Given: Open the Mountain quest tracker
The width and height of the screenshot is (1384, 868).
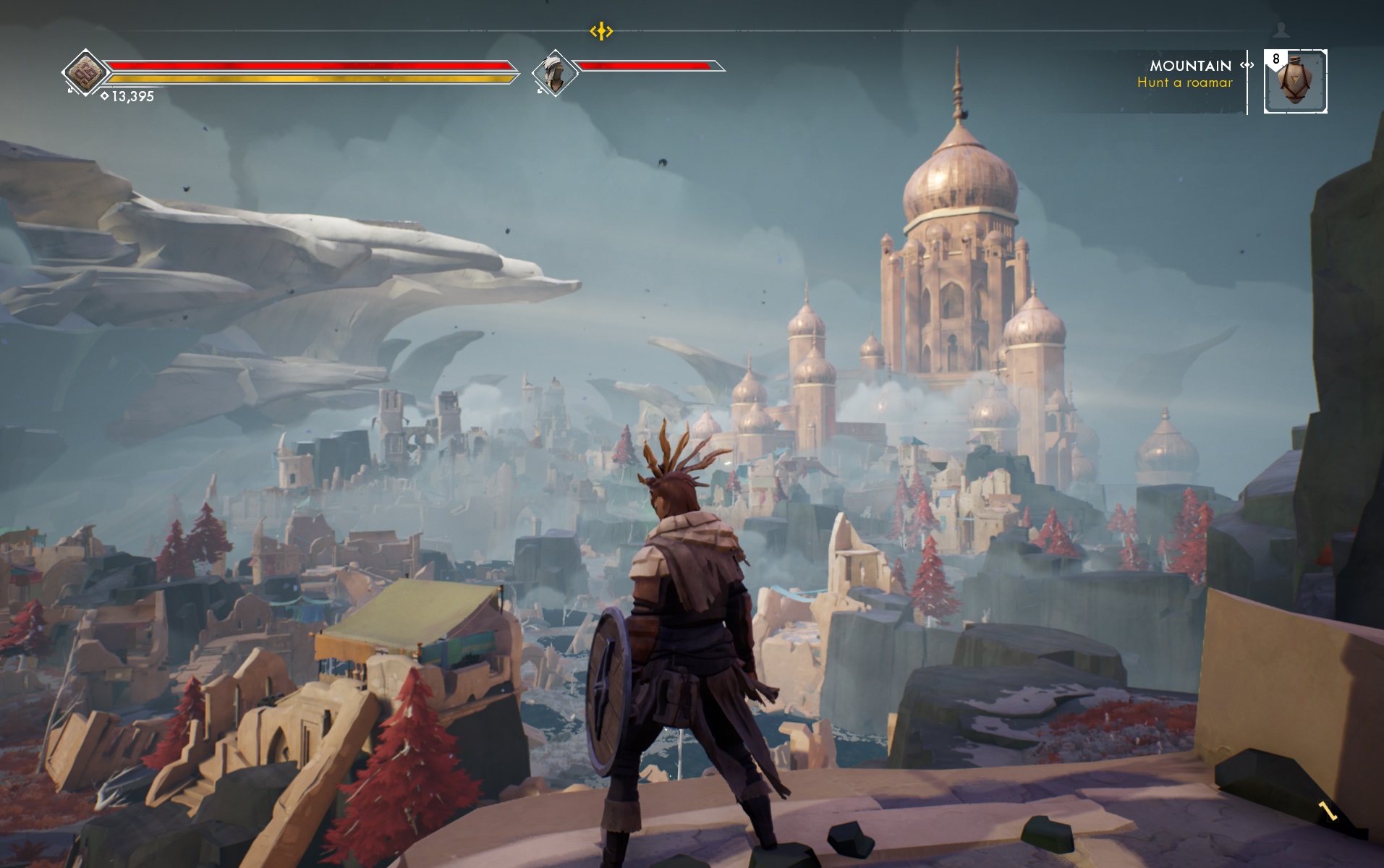Looking at the screenshot, I should tap(1190, 73).
